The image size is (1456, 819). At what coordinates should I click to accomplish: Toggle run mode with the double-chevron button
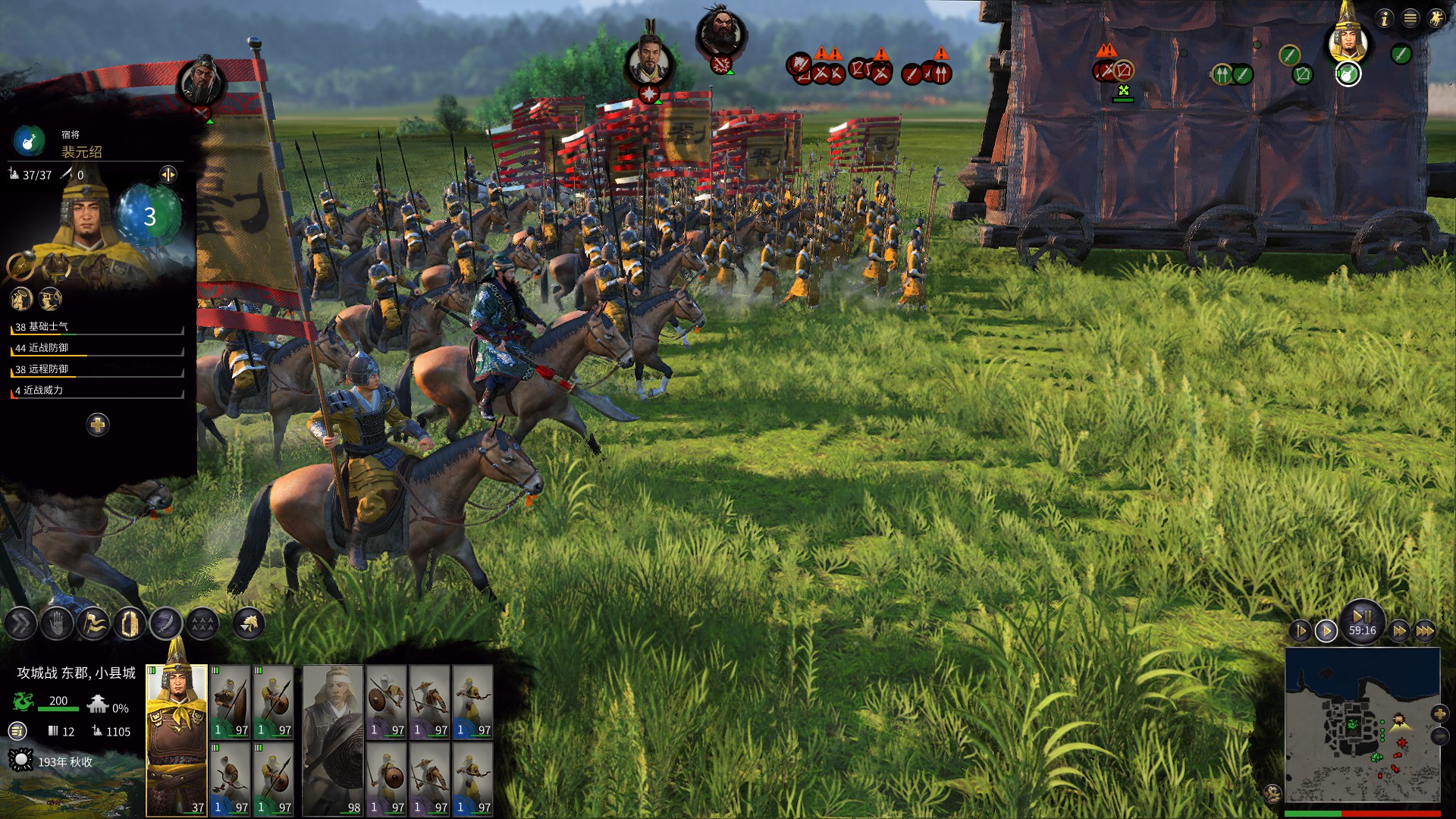(20, 624)
